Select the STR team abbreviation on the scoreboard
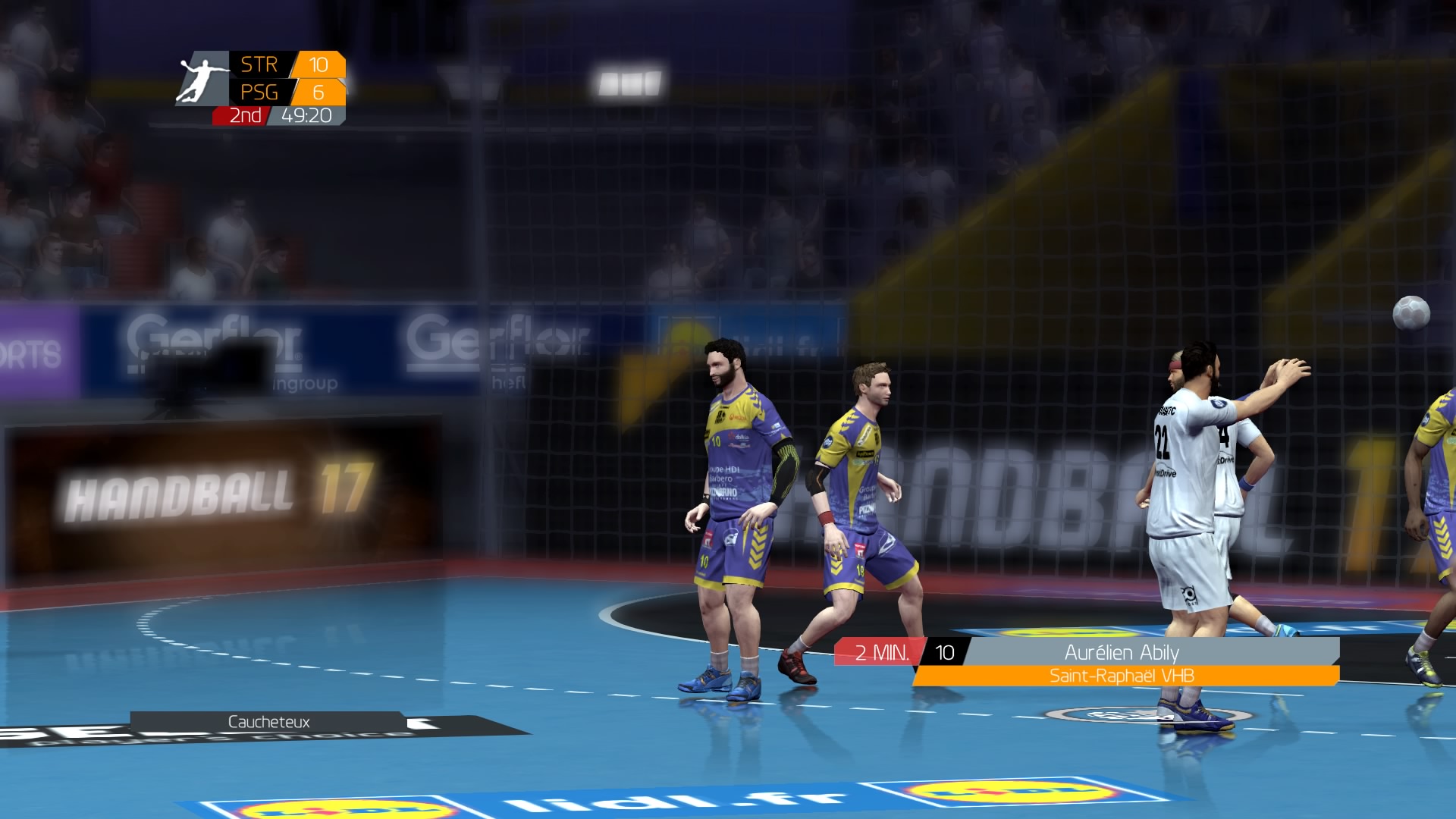Image resolution: width=1456 pixels, height=819 pixels. (260, 65)
